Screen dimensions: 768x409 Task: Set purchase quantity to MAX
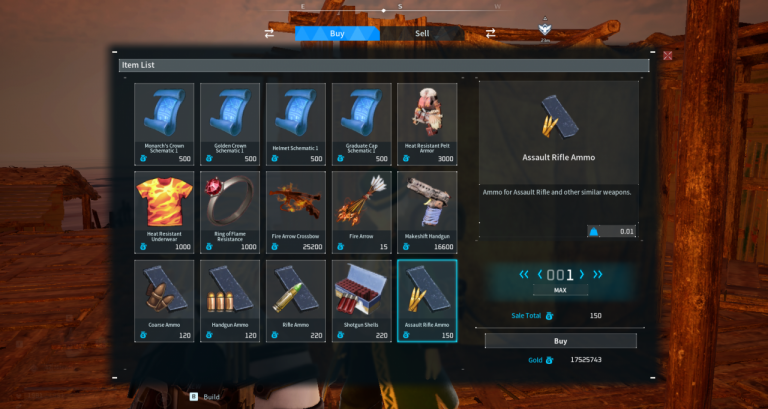pyautogui.click(x=559, y=291)
